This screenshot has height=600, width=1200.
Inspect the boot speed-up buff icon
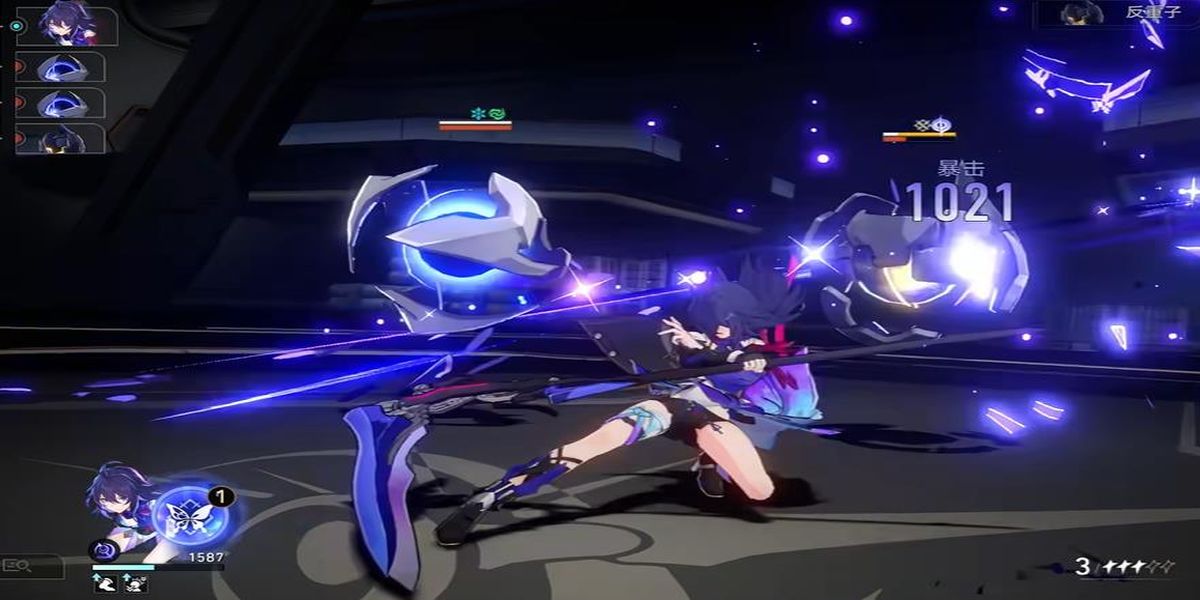(103, 584)
